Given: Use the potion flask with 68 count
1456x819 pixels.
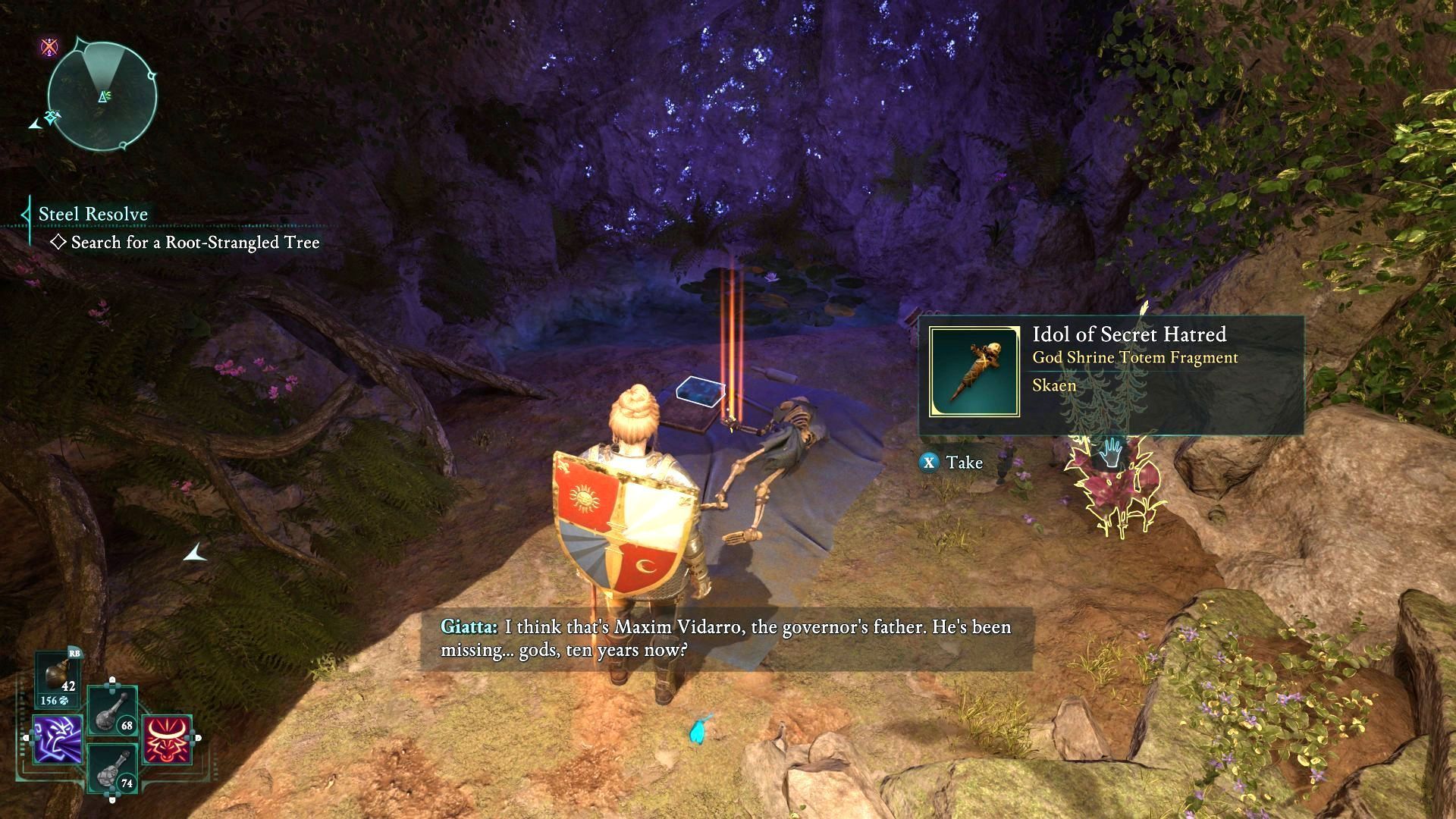Looking at the screenshot, I should coord(111,711).
